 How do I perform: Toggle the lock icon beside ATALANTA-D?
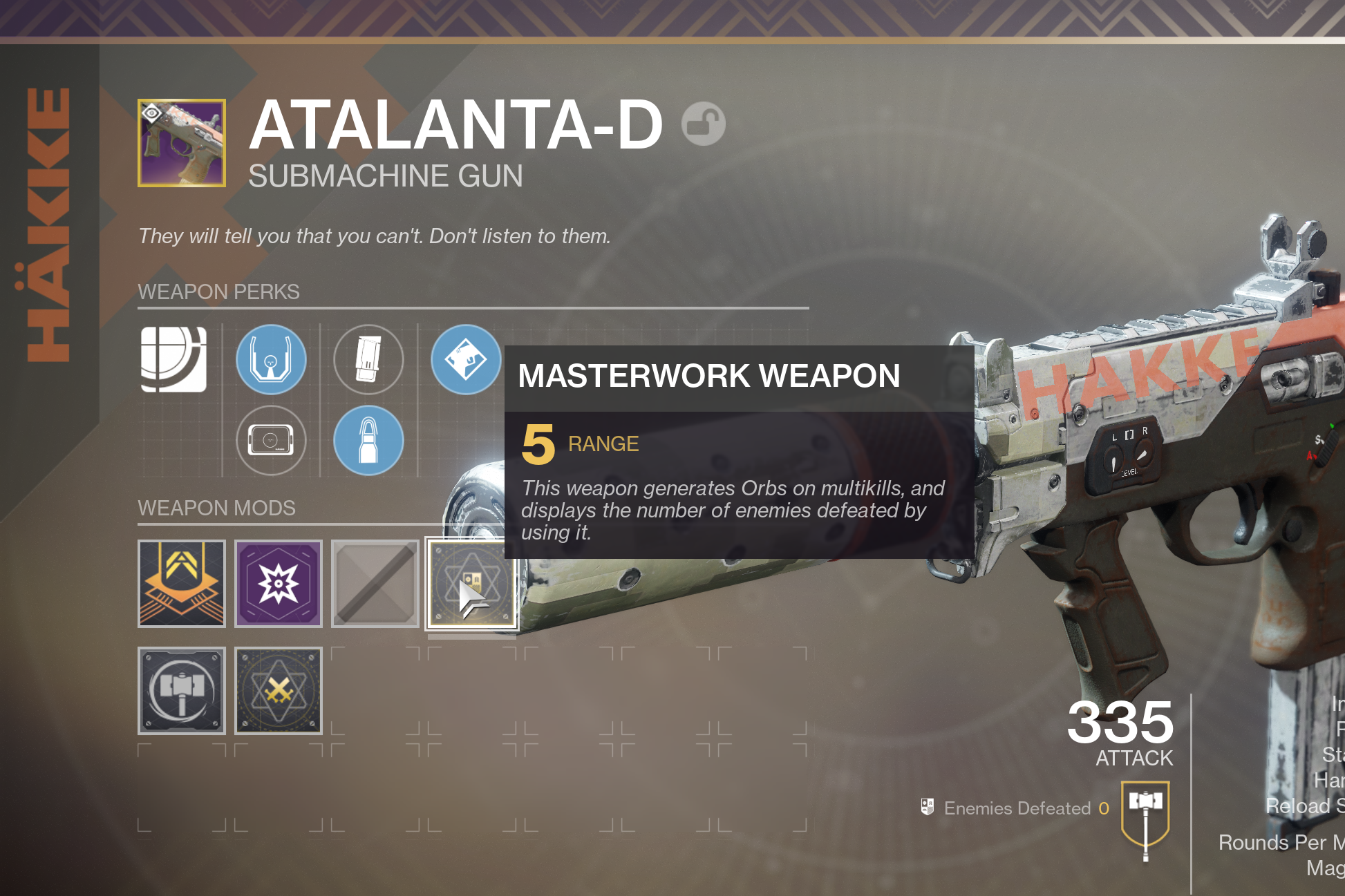pyautogui.click(x=703, y=124)
